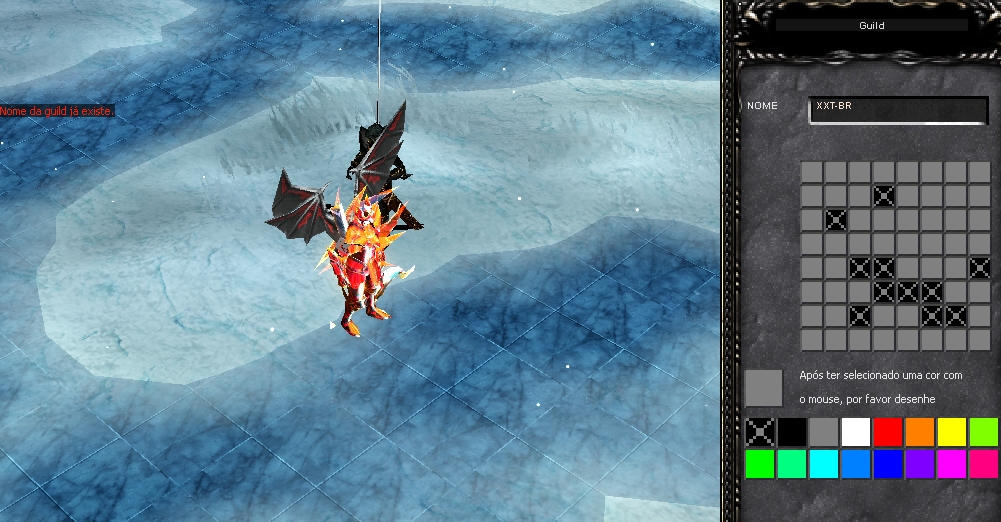Choose the orange color swatch
Viewport: 1001px width, 522px height.
pyautogui.click(x=920, y=432)
